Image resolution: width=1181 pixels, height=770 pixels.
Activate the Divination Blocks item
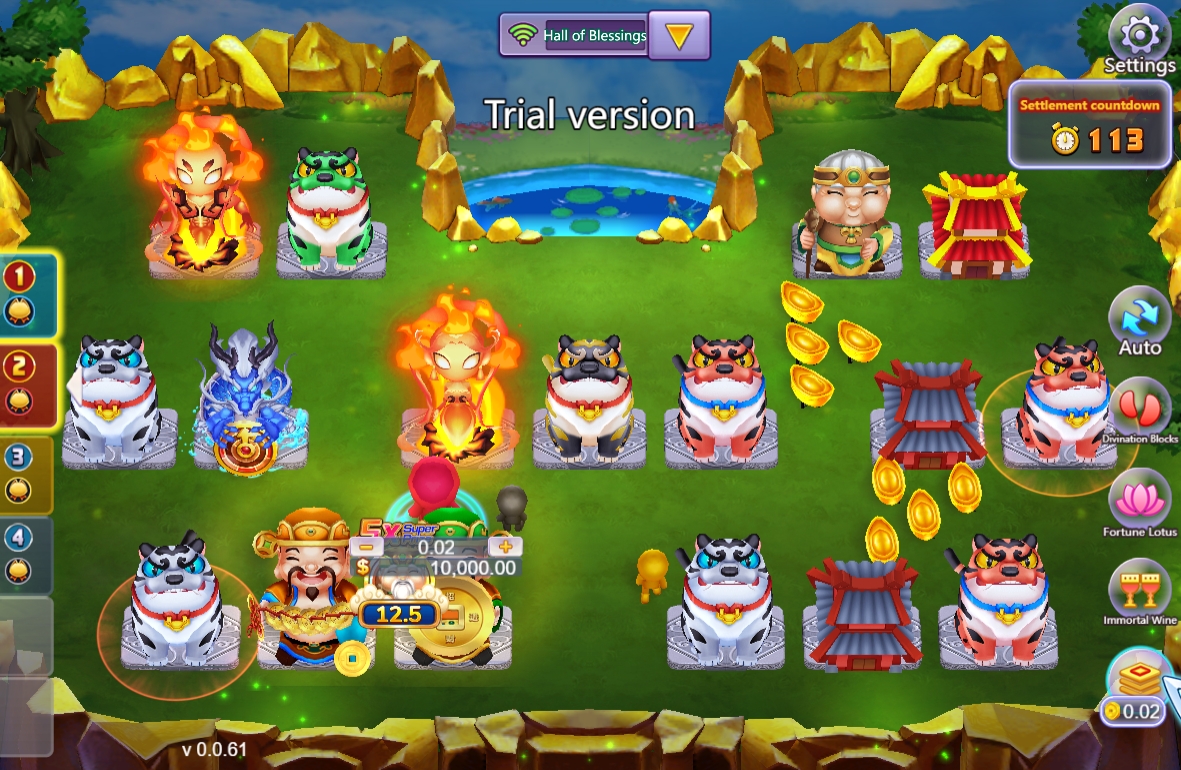click(1140, 410)
